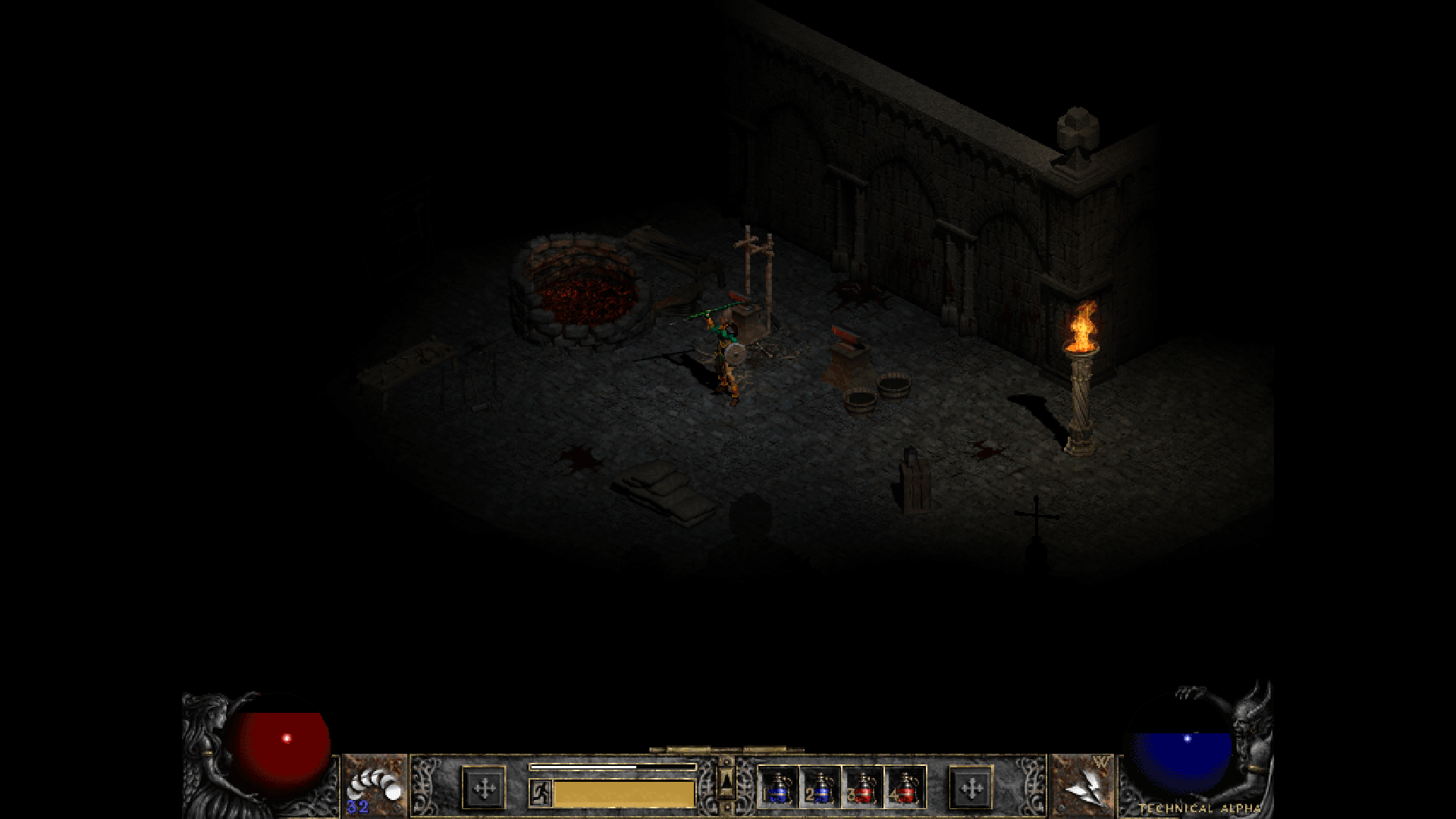Click the cross button right of the potion belt
Viewport: 1456px width, 819px height.
(x=971, y=789)
